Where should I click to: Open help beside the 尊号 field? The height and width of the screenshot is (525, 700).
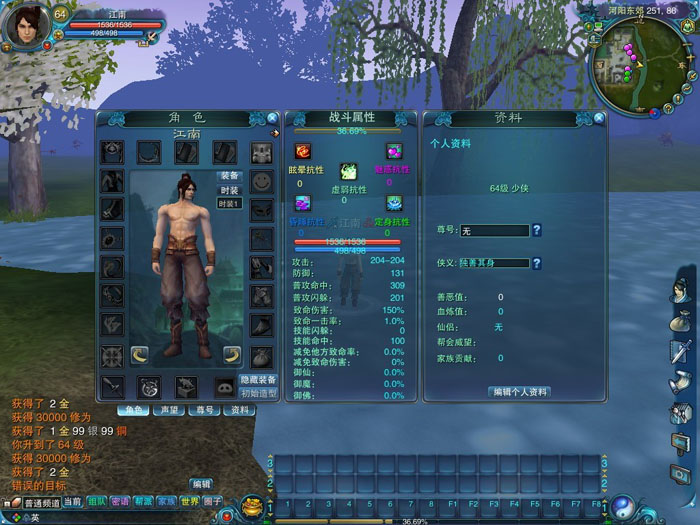pos(537,231)
